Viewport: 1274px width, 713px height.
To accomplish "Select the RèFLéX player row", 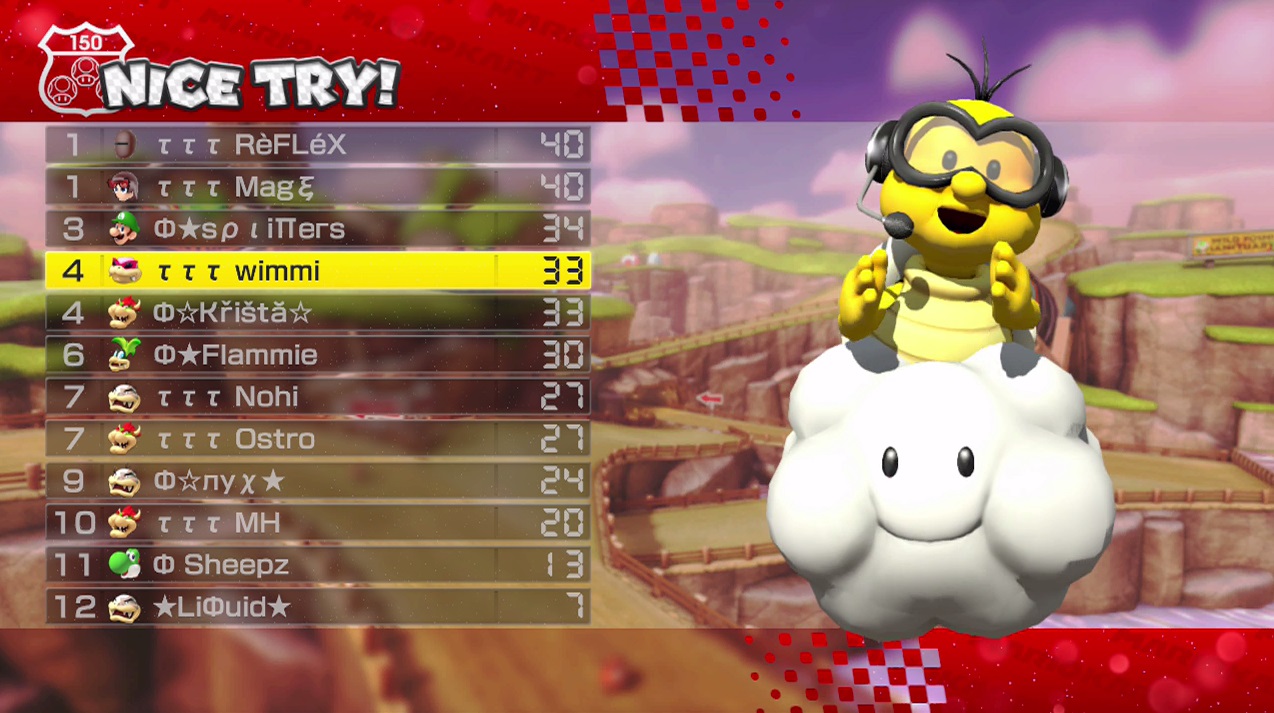I will [x=318, y=145].
